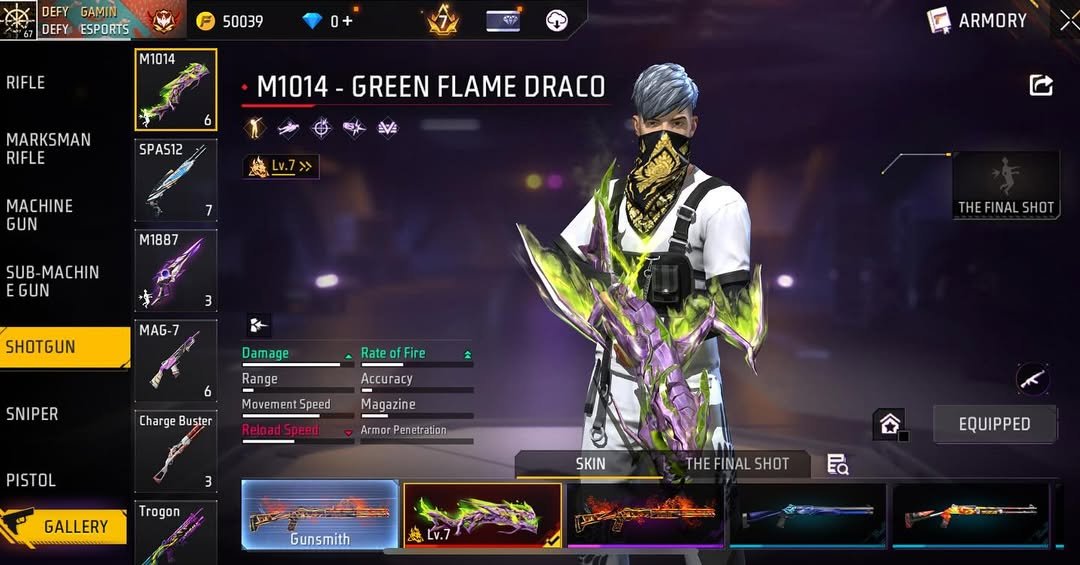Close the Armory screen
Screen dimensions: 1080x565
[x=1069, y=20]
